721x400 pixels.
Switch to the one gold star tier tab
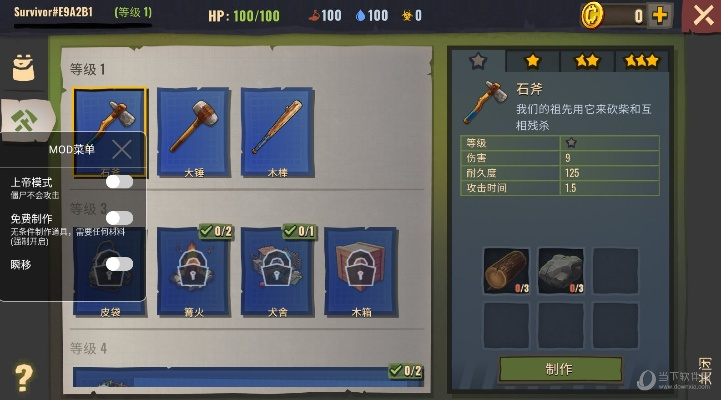[532, 61]
